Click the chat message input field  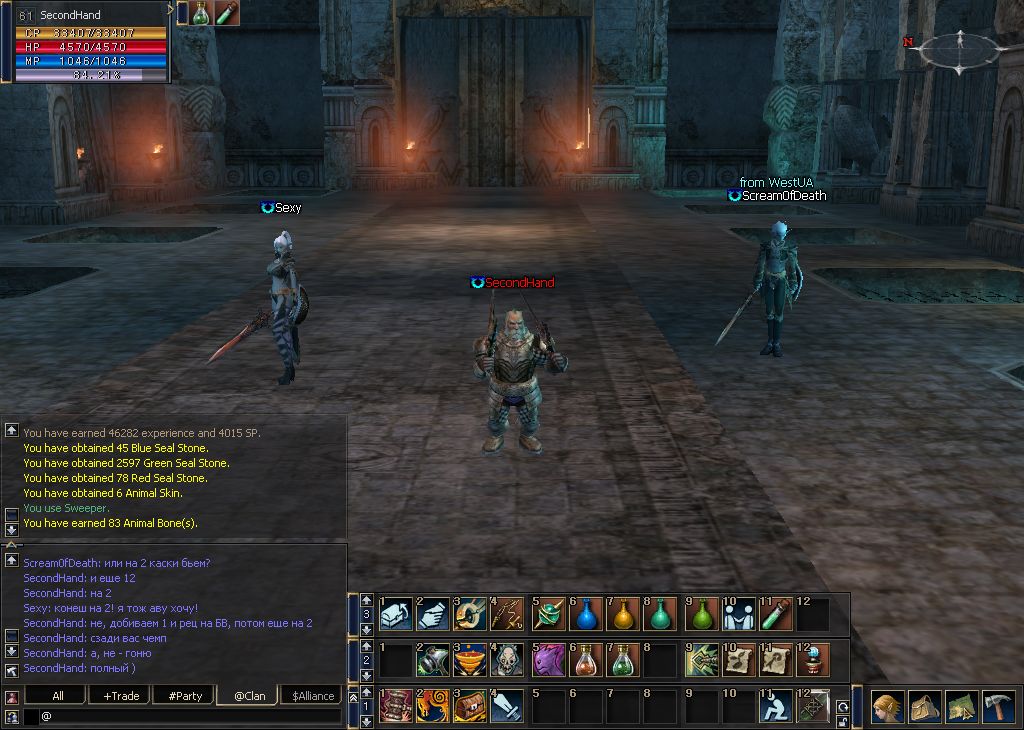point(190,716)
